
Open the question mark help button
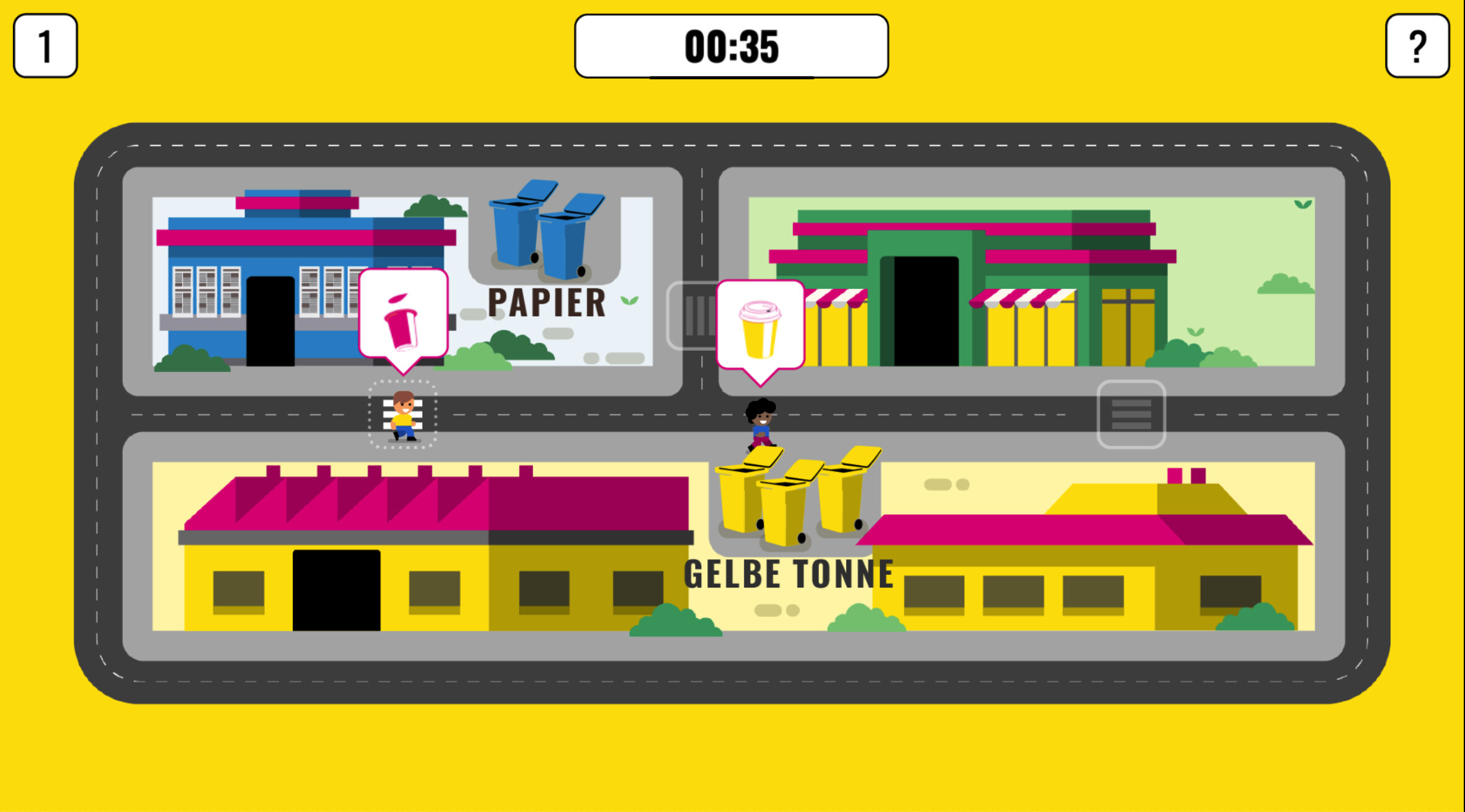pyautogui.click(x=1417, y=46)
